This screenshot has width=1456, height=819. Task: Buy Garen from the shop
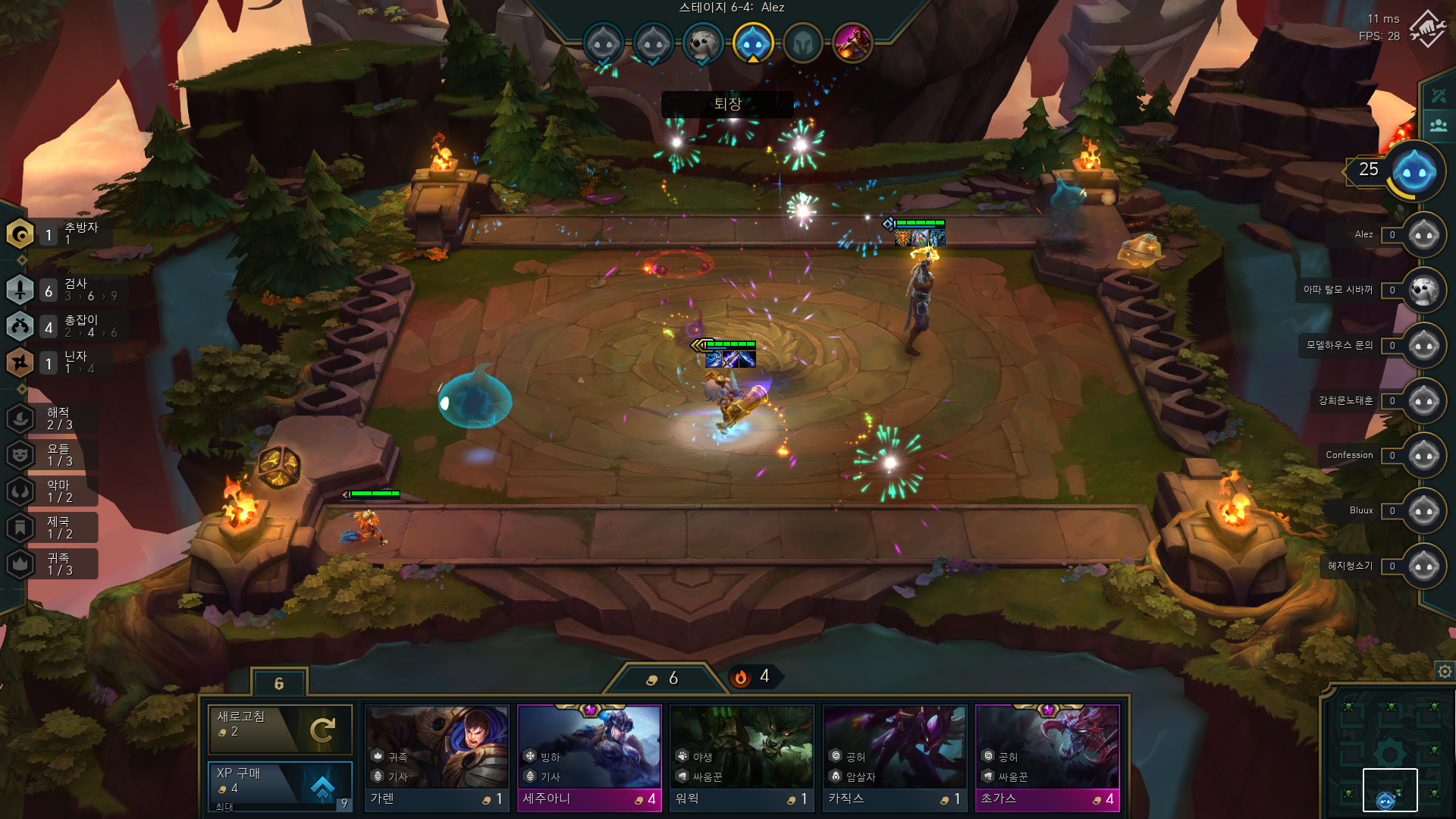437,757
